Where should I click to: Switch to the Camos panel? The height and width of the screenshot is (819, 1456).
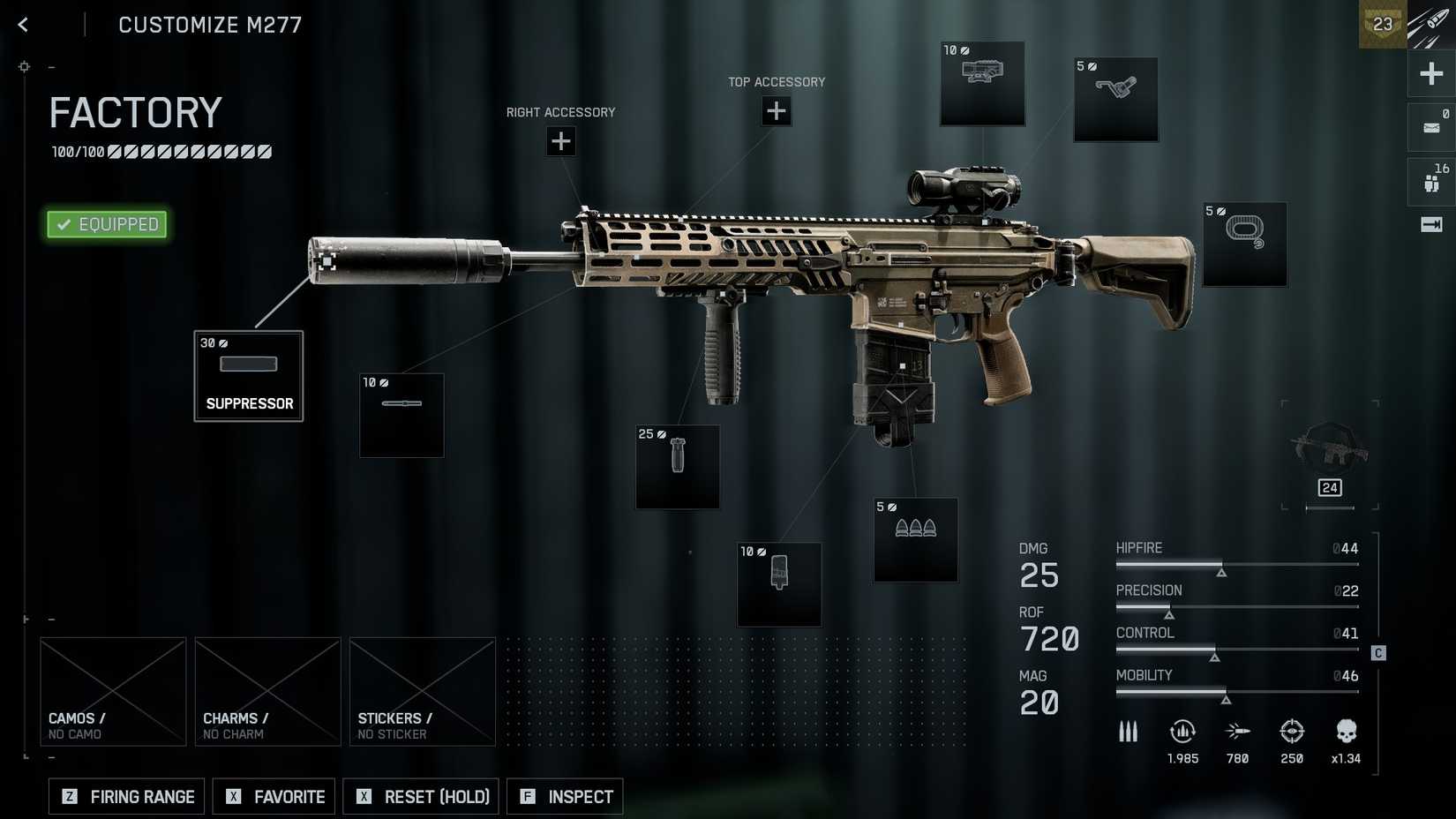113,691
